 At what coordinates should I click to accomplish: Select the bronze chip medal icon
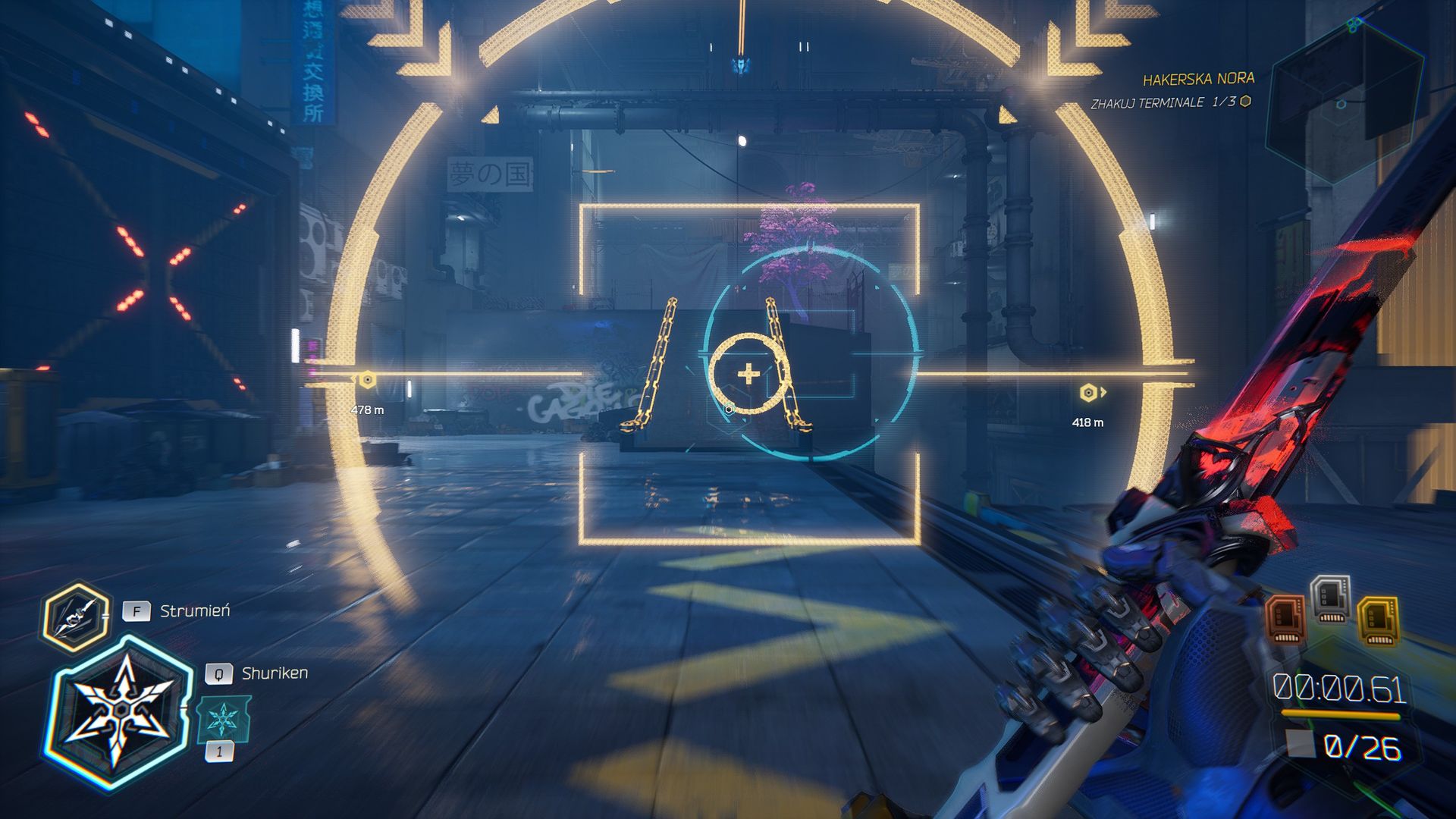pos(1286,618)
